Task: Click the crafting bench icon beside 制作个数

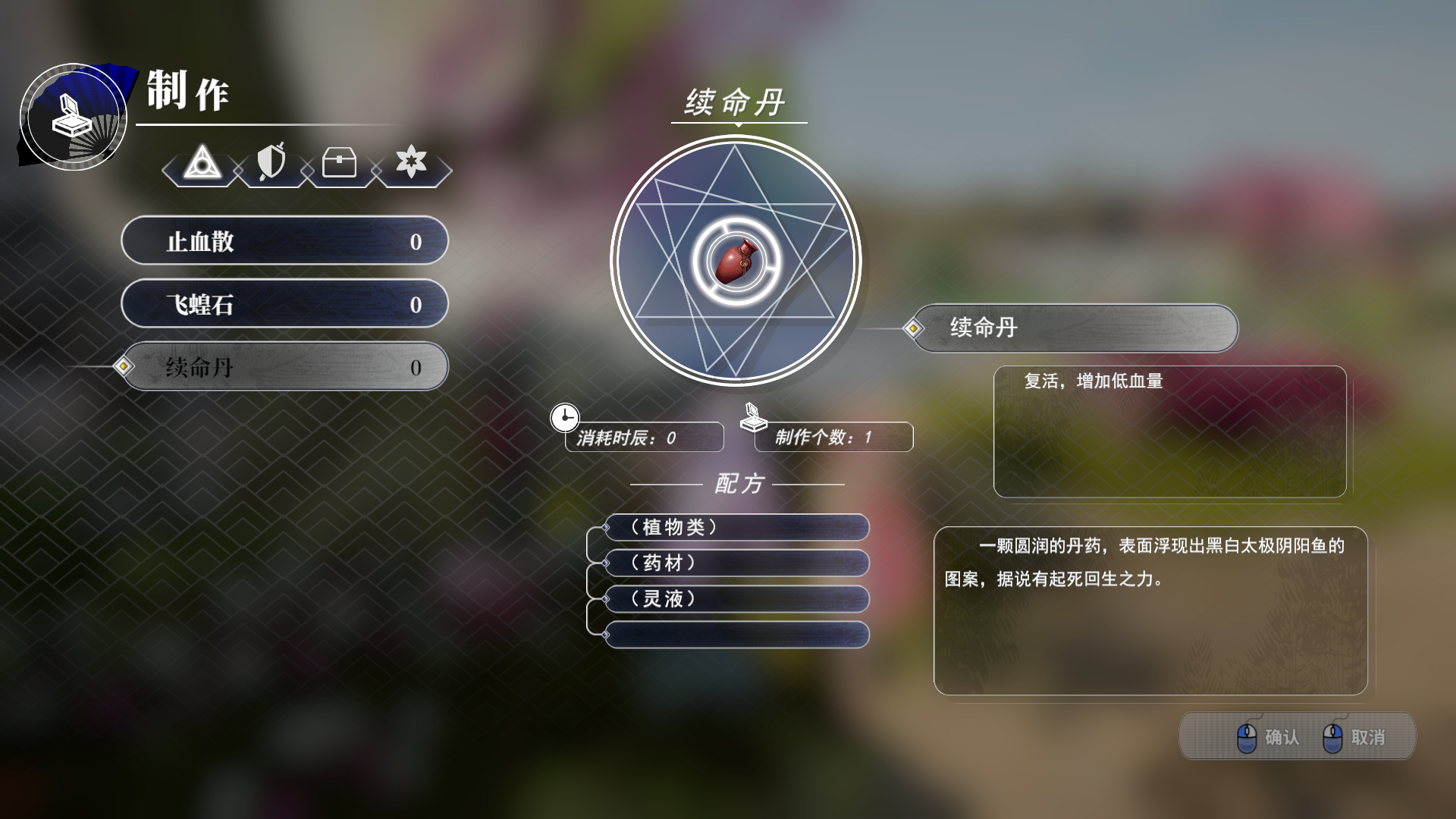Action: (x=752, y=417)
